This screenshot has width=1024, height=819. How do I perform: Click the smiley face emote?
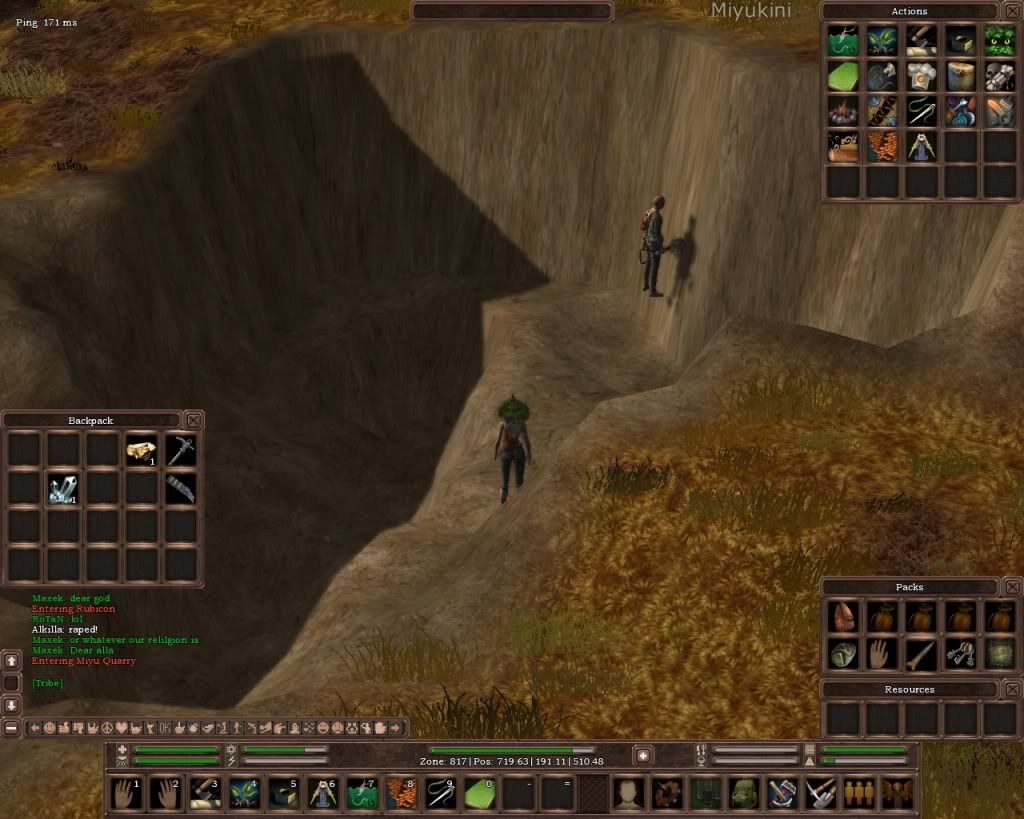pos(49,728)
